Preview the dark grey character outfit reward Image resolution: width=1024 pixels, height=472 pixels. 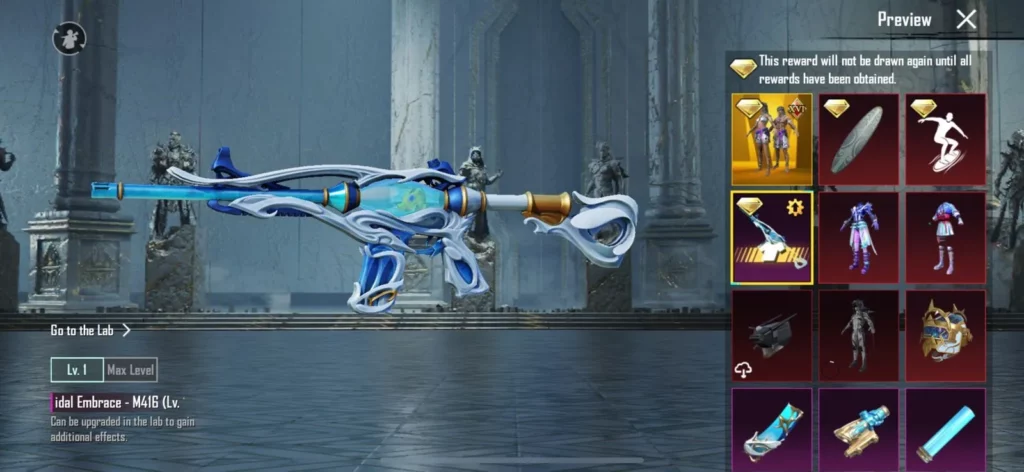(859, 335)
